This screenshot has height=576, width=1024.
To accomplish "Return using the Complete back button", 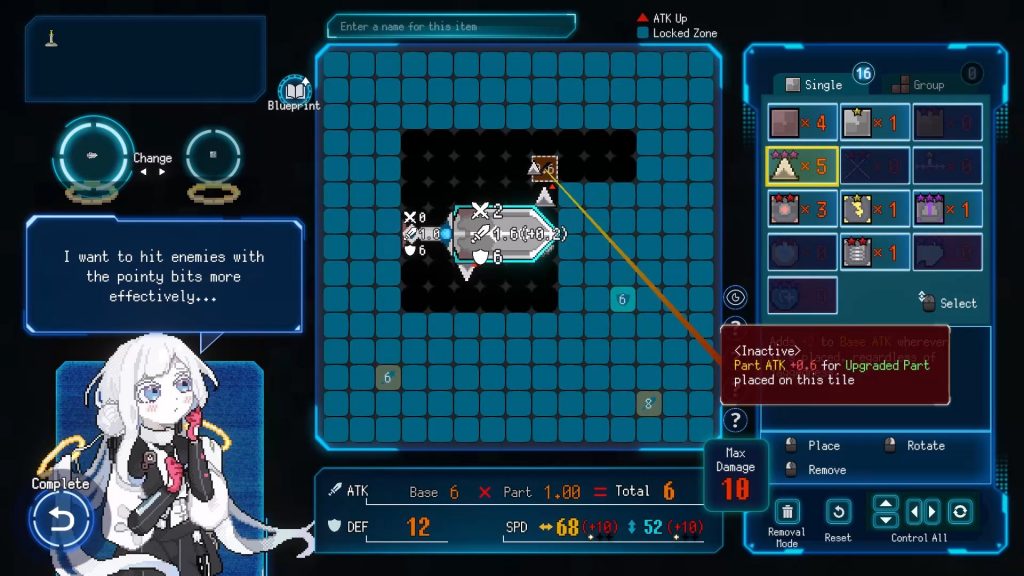I will pos(60,518).
